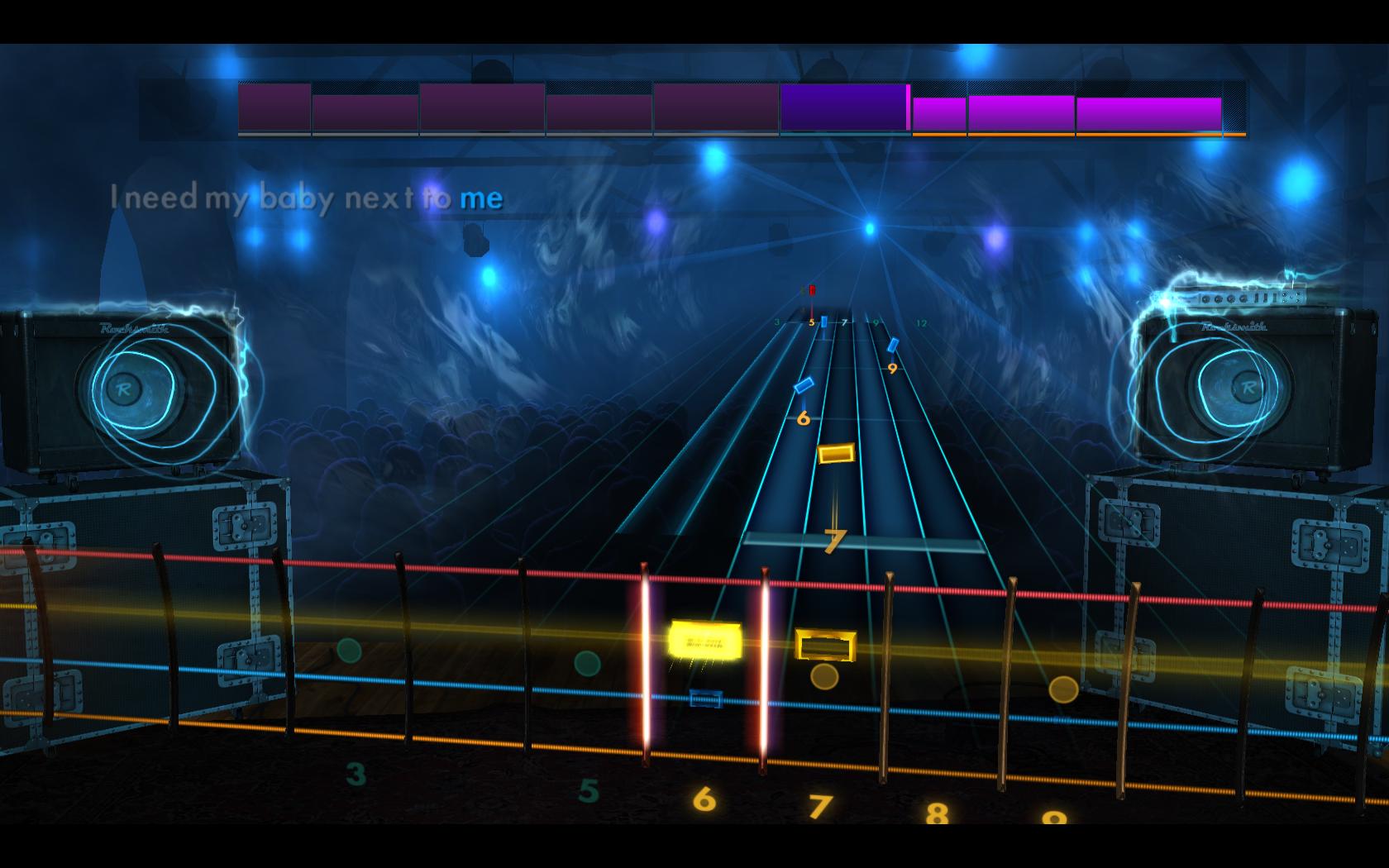Expand the brightest purple section of the song timeline
The image size is (1389, 868).
843,106
